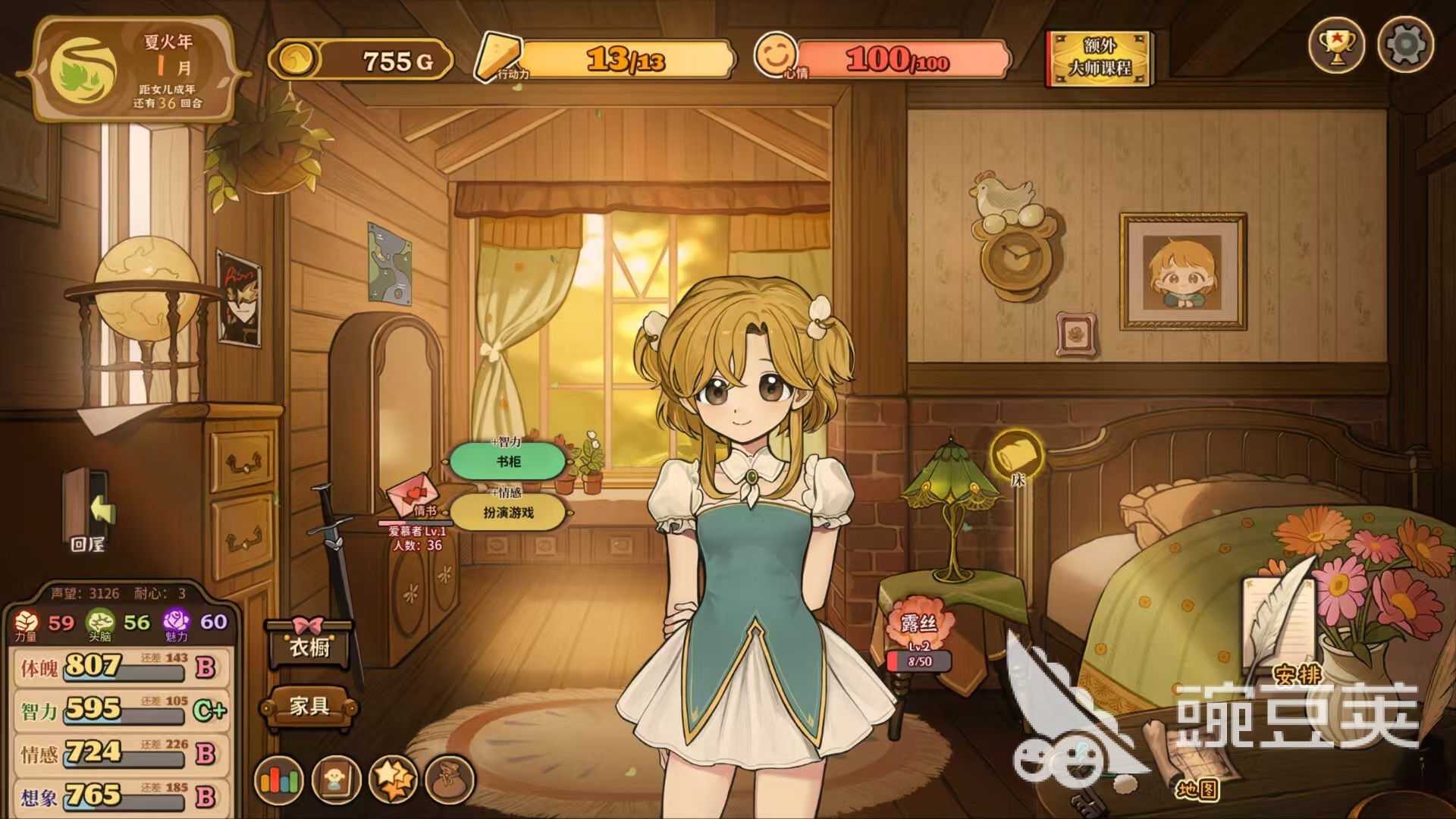
Task: Open the gold stars icon
Action: tap(393, 779)
